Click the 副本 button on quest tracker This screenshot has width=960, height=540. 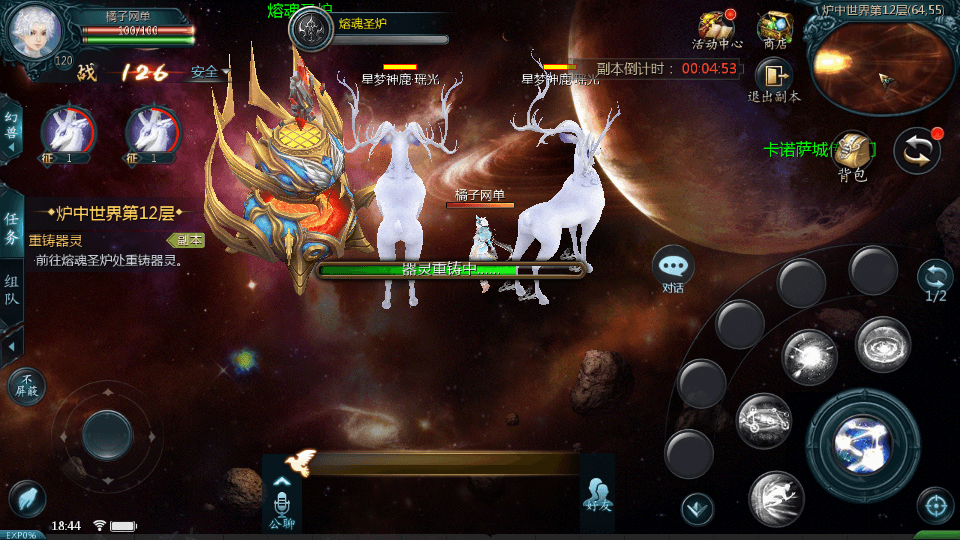click(x=188, y=240)
